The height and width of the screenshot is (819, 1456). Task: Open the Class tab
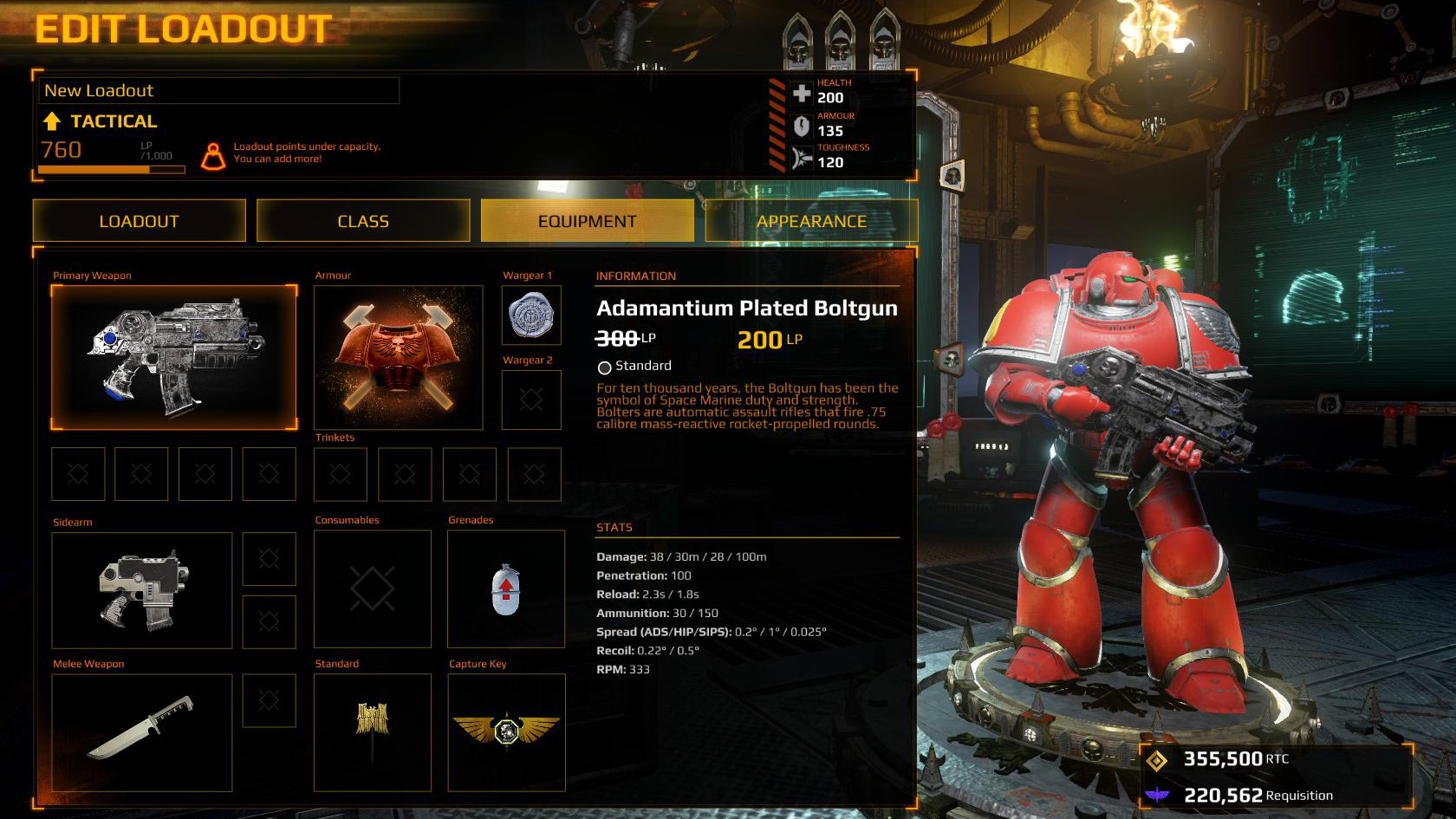(x=363, y=221)
